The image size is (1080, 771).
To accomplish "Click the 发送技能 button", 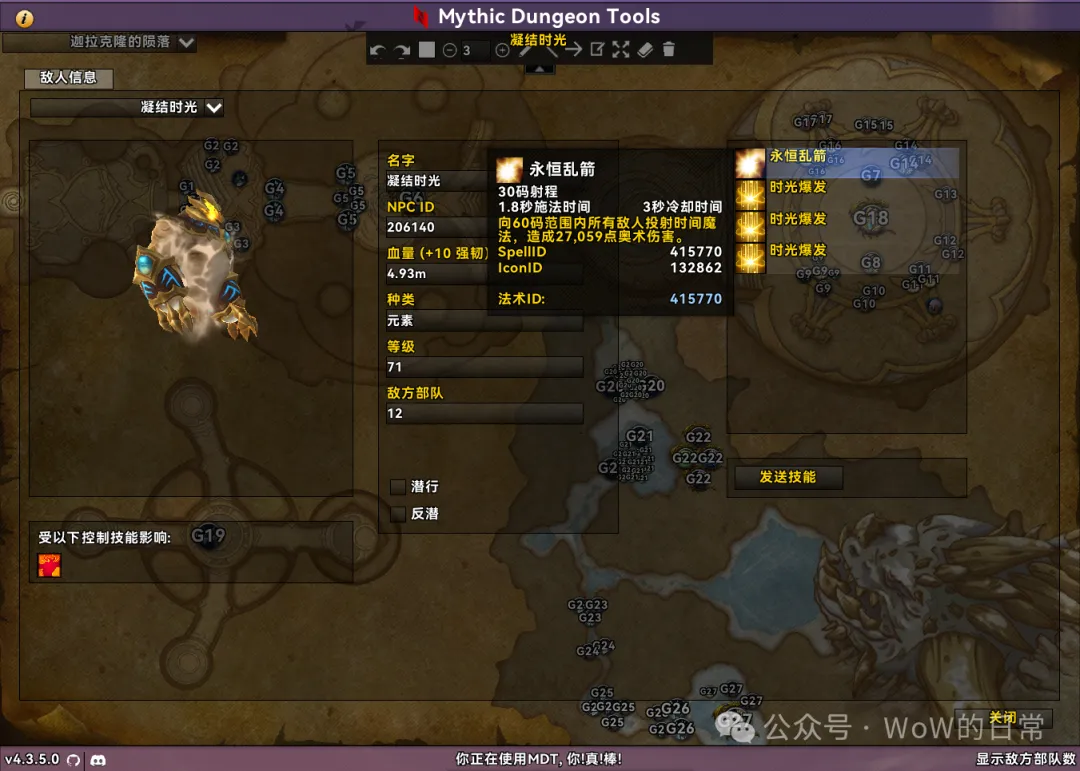I will coord(788,477).
